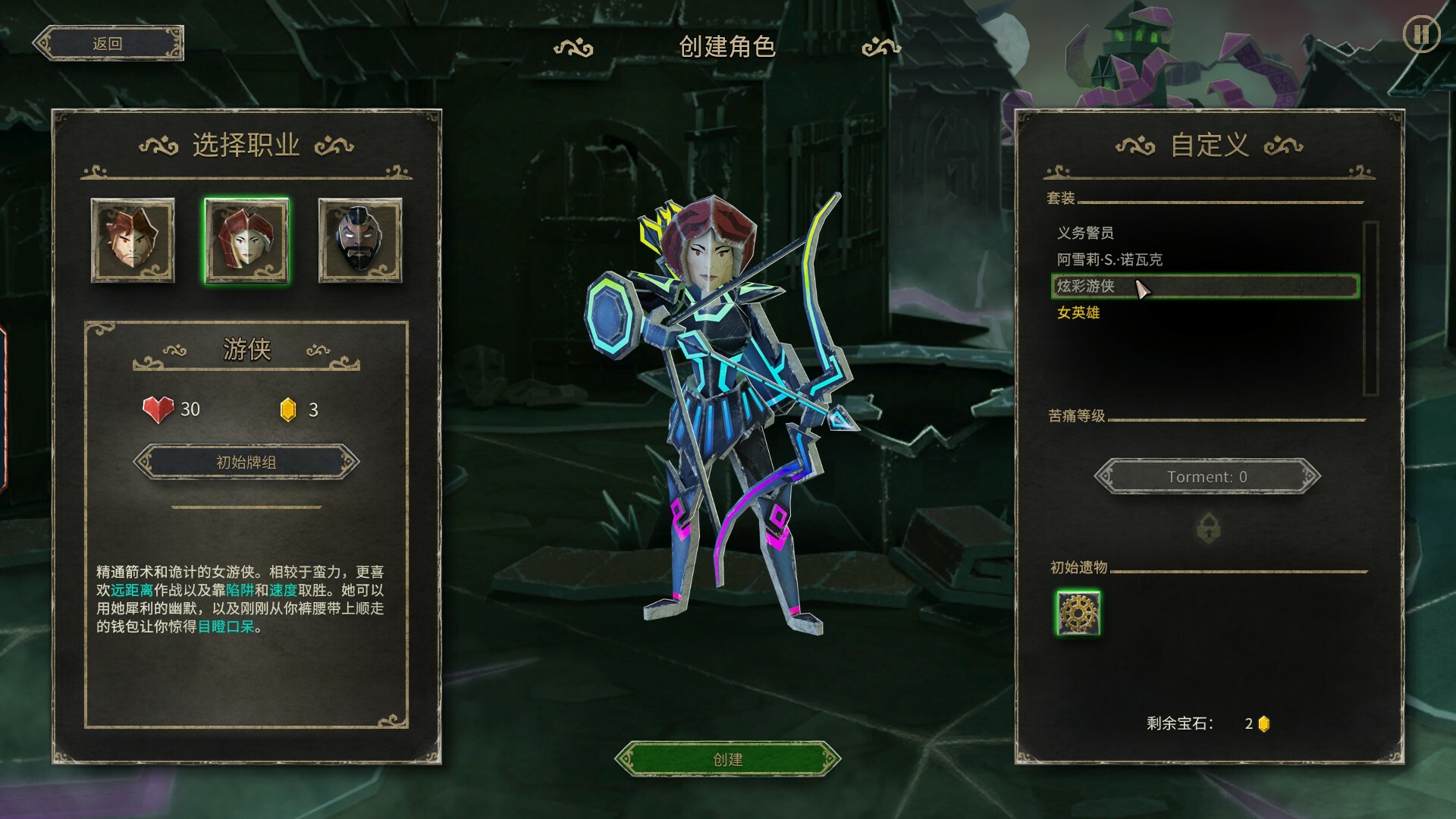Click the 返回 back button

tap(108, 42)
